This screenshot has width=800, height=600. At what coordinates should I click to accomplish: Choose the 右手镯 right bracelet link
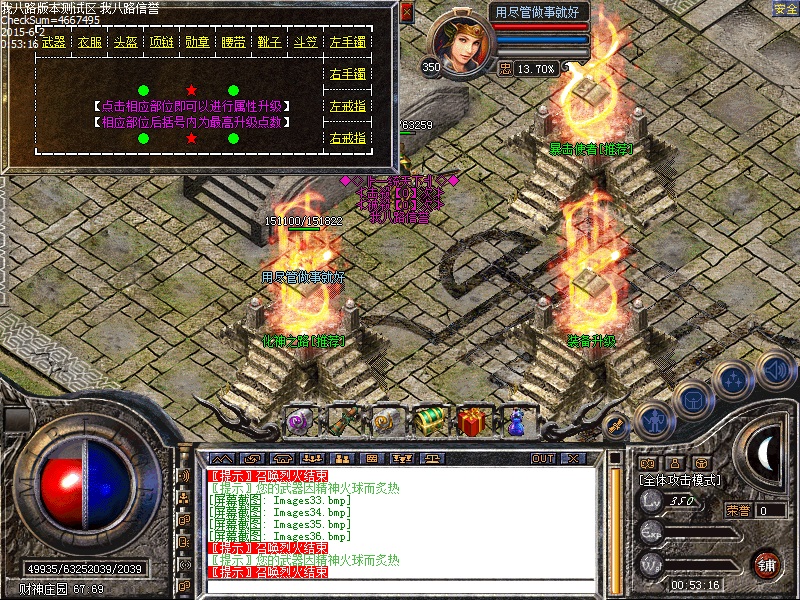pos(347,74)
